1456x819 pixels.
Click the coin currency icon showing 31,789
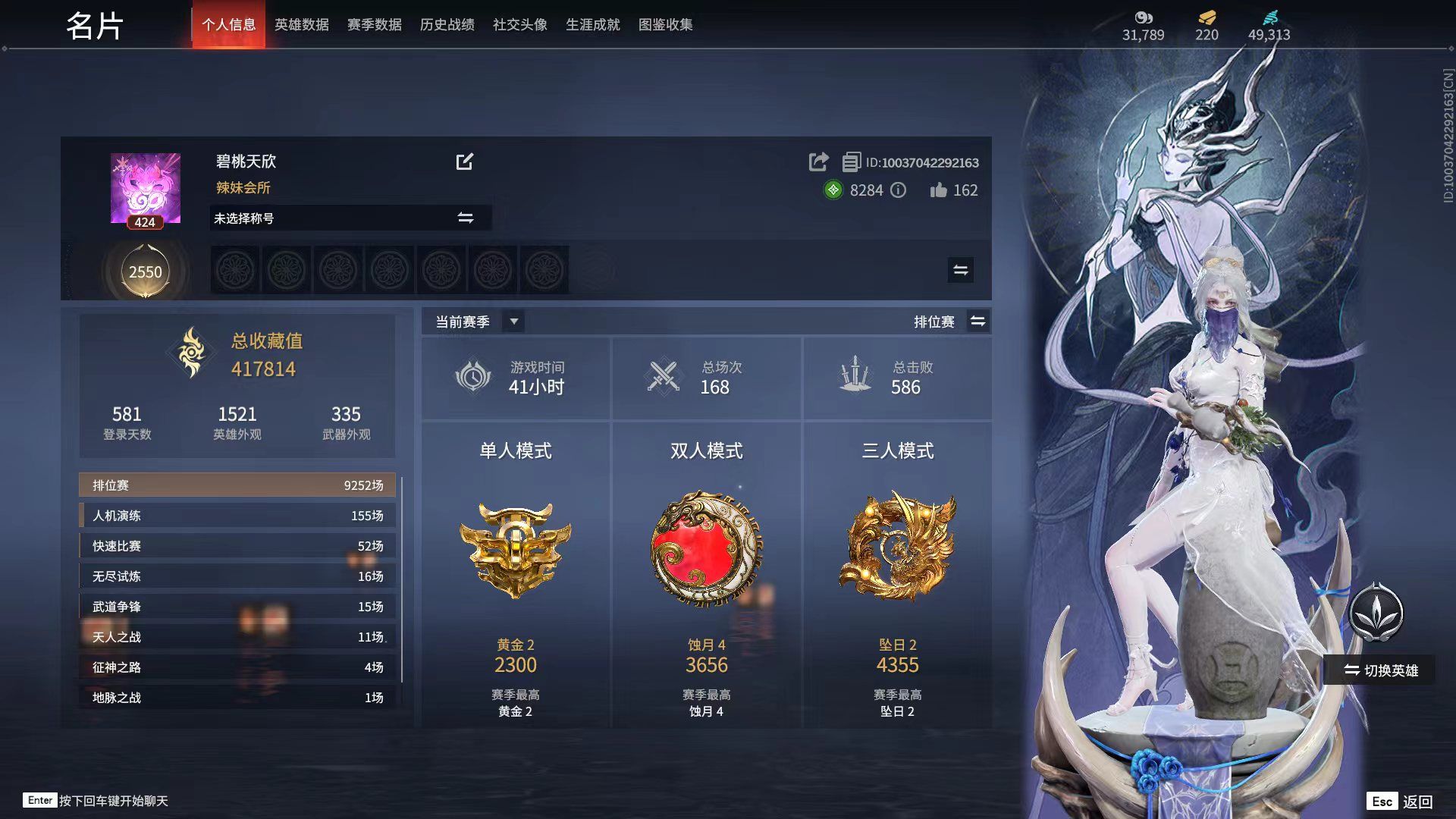[1142, 18]
